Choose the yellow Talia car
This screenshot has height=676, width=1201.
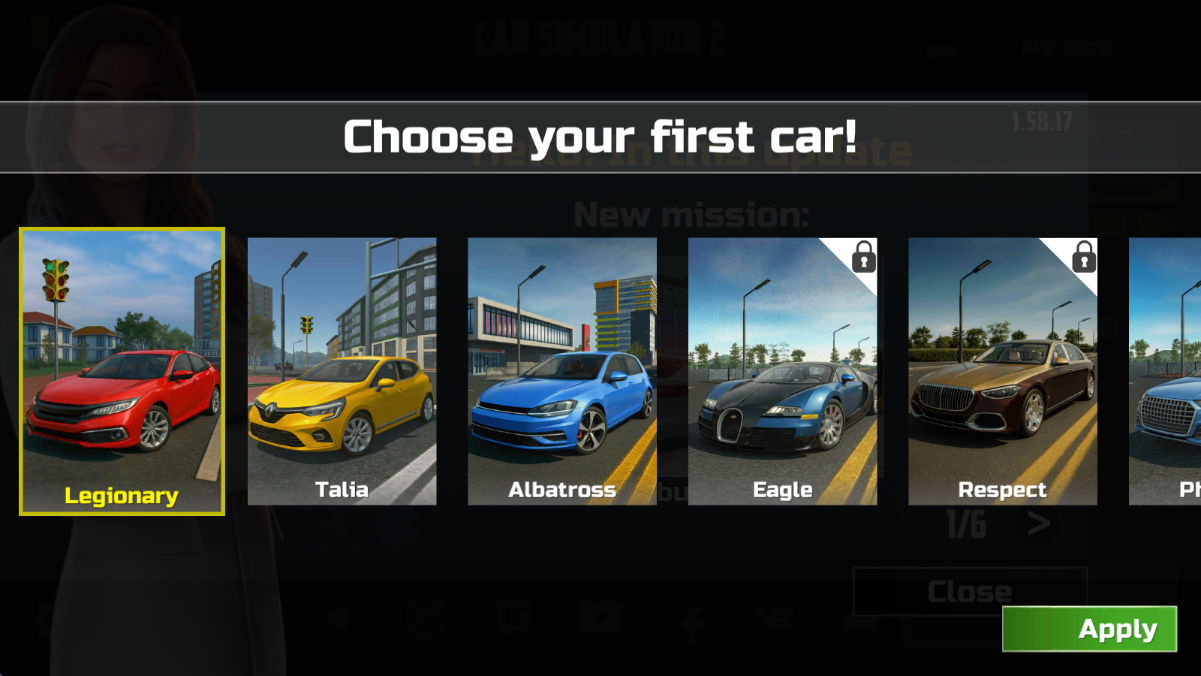342,371
